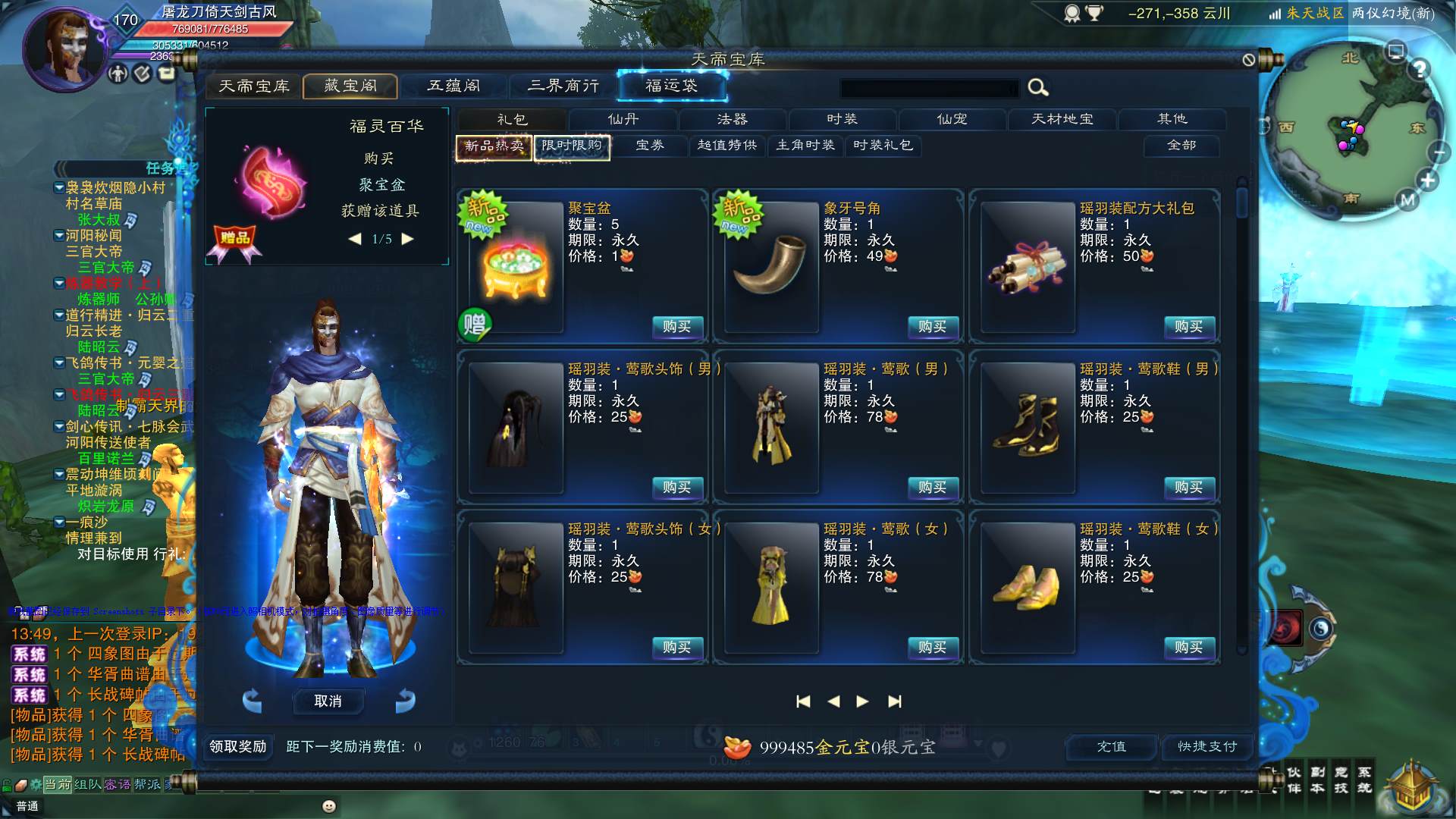Open the 仙宠 pet category
This screenshot has width=1456, height=819.
click(952, 120)
